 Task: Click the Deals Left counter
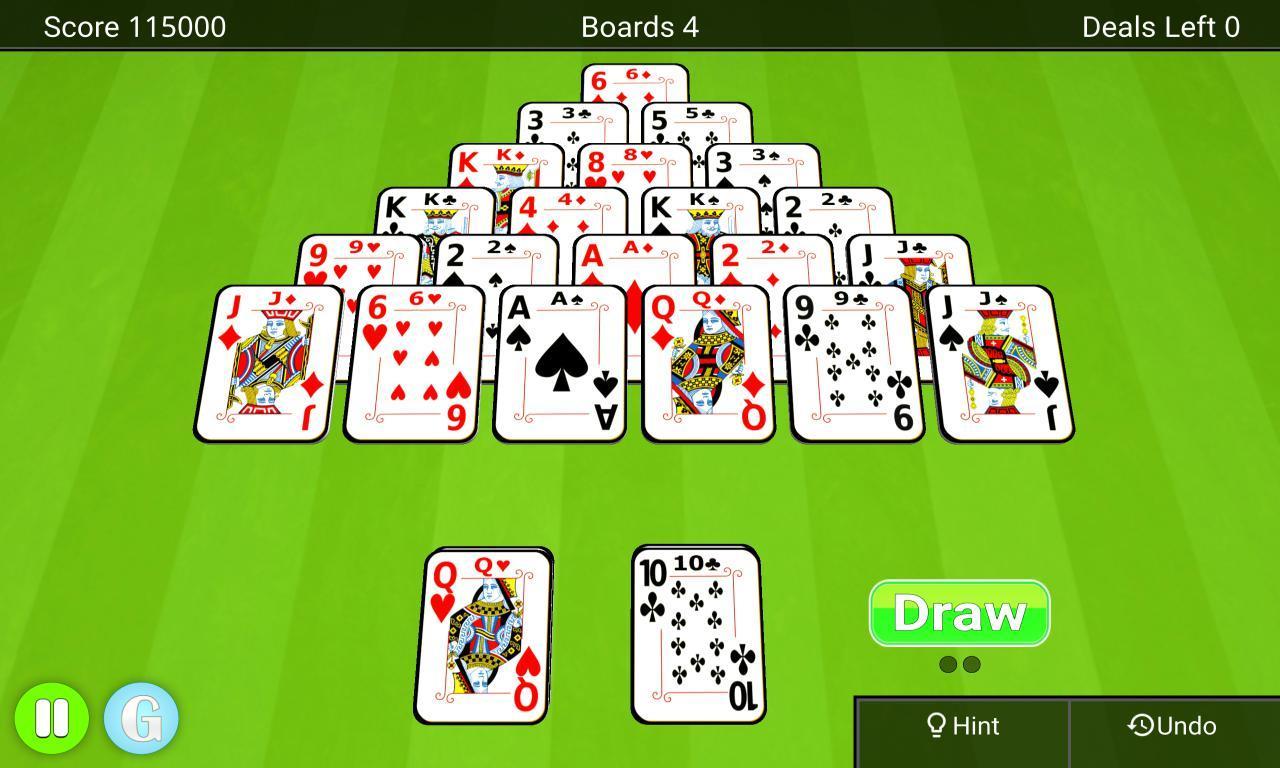(x=1160, y=27)
